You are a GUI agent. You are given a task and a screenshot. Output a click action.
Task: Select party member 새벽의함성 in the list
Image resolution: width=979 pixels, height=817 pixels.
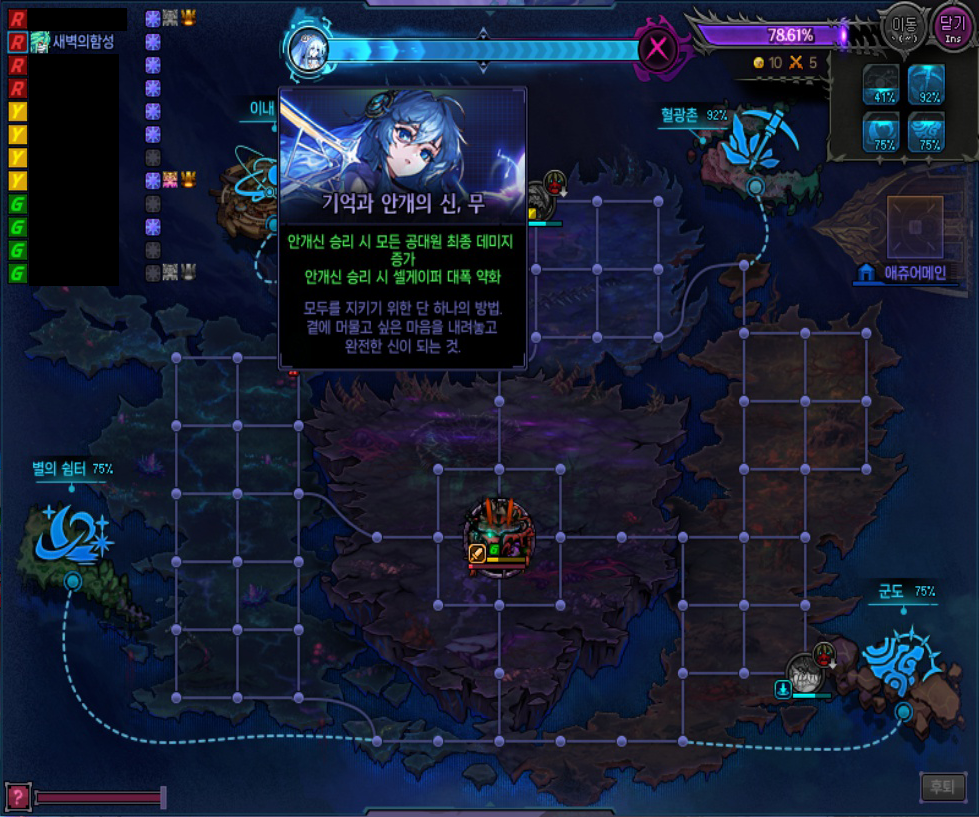click(70, 41)
